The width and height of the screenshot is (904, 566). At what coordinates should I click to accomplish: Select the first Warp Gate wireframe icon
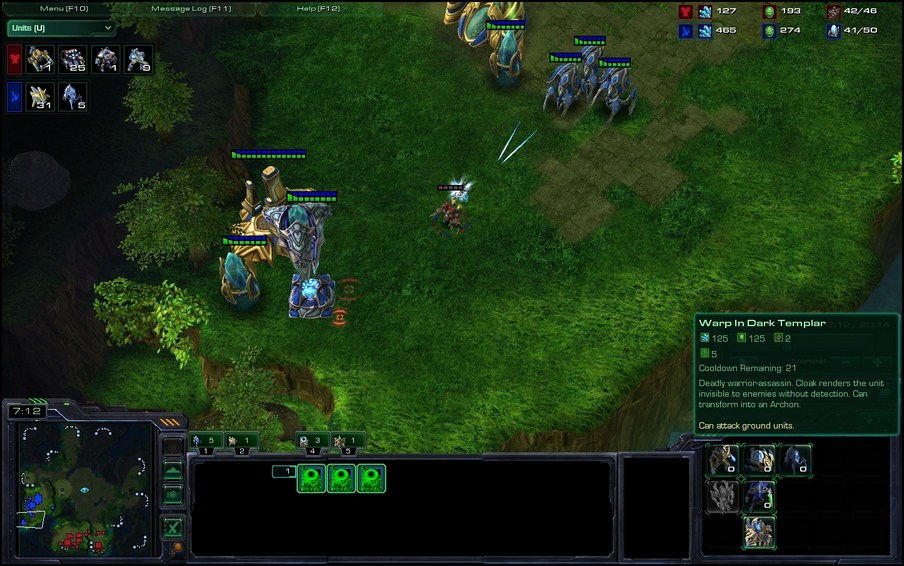(312, 479)
